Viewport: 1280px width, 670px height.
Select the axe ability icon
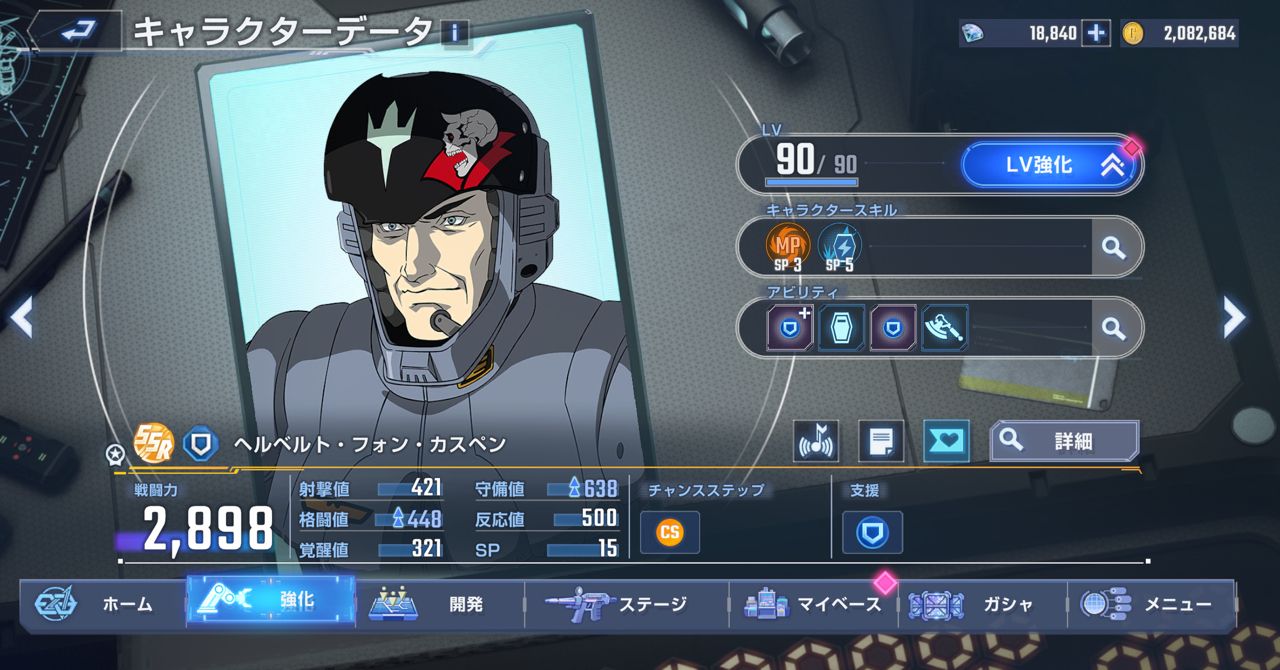[x=944, y=327]
